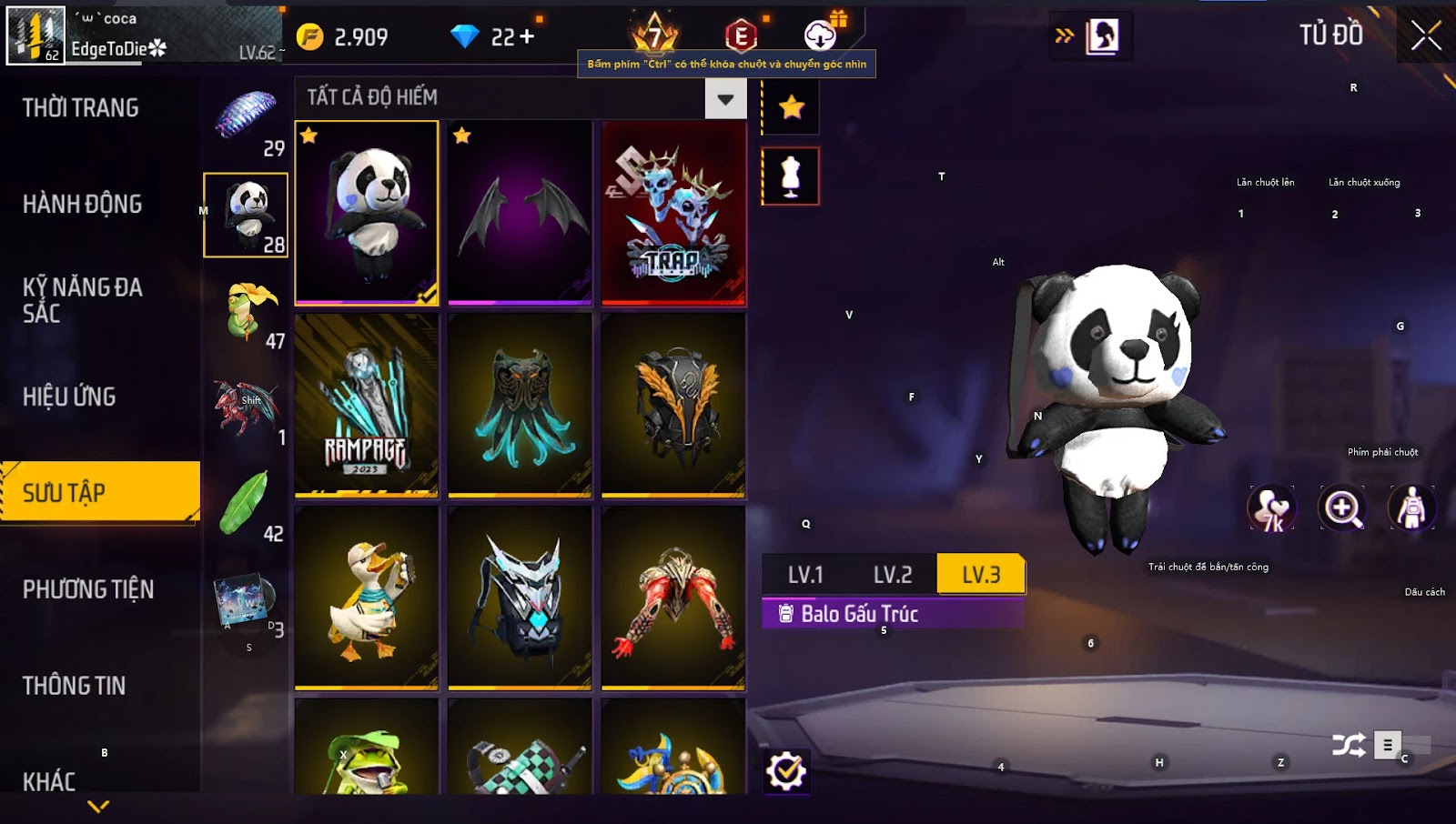Click the shuffle random equip icon
The image size is (1456, 824).
coord(1348,746)
